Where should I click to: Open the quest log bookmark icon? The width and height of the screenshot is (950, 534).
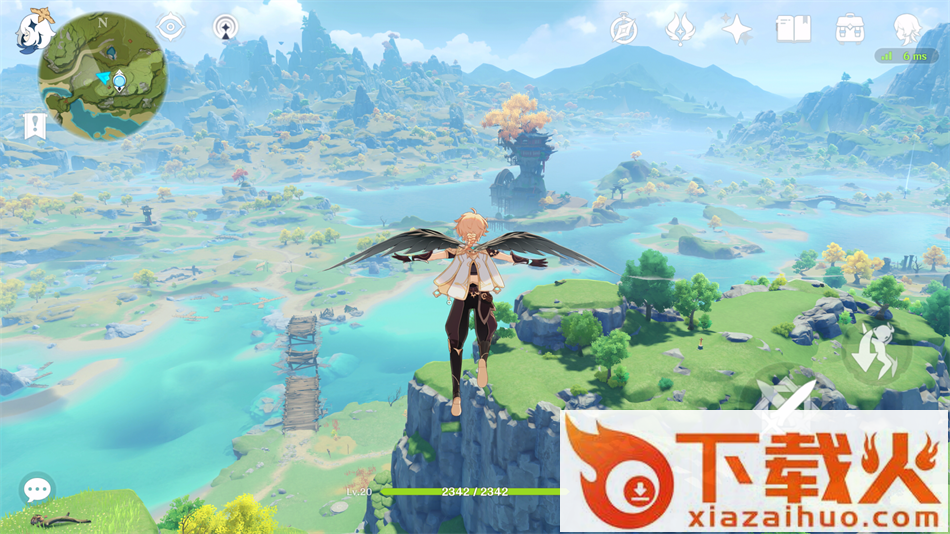tap(35, 126)
